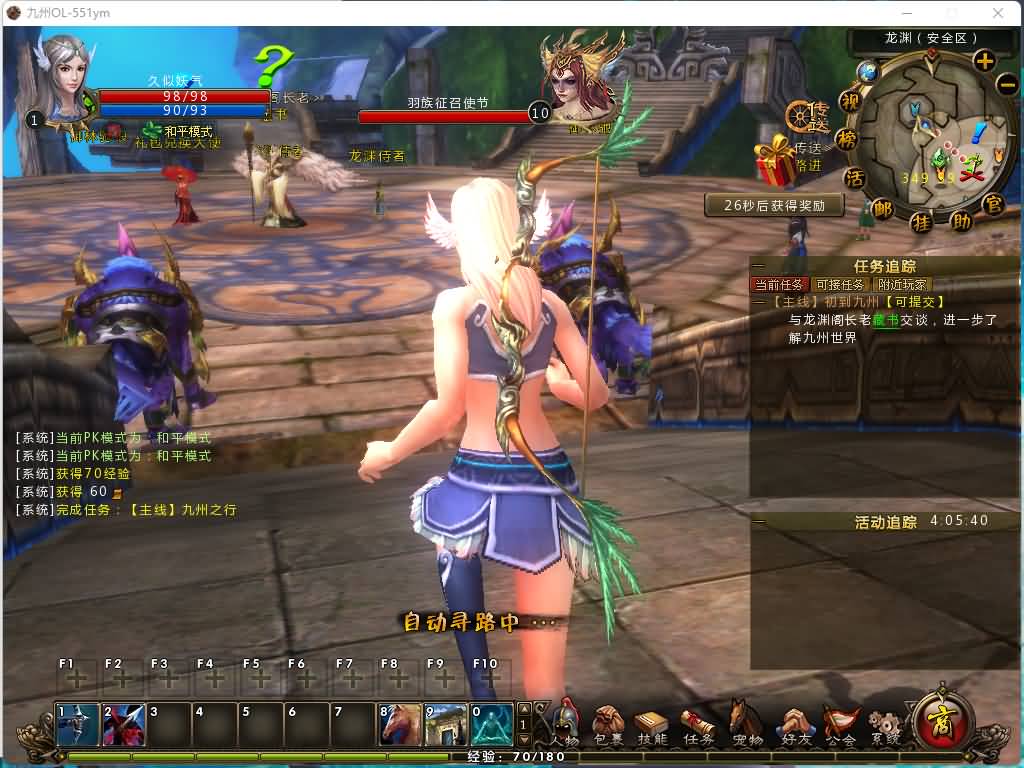Open the 邮 mail button beside the minimap
The width and height of the screenshot is (1024, 768).
coord(882,209)
